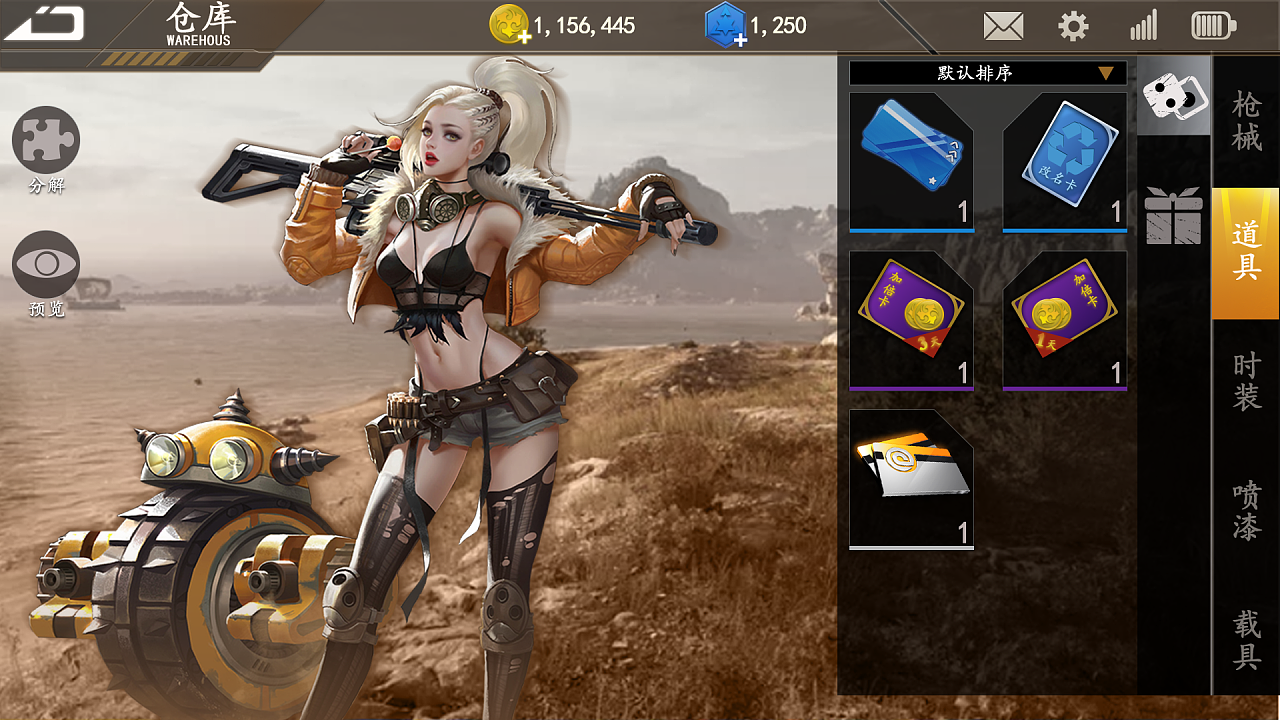Open the 载具 vehicles tab

click(x=1246, y=640)
